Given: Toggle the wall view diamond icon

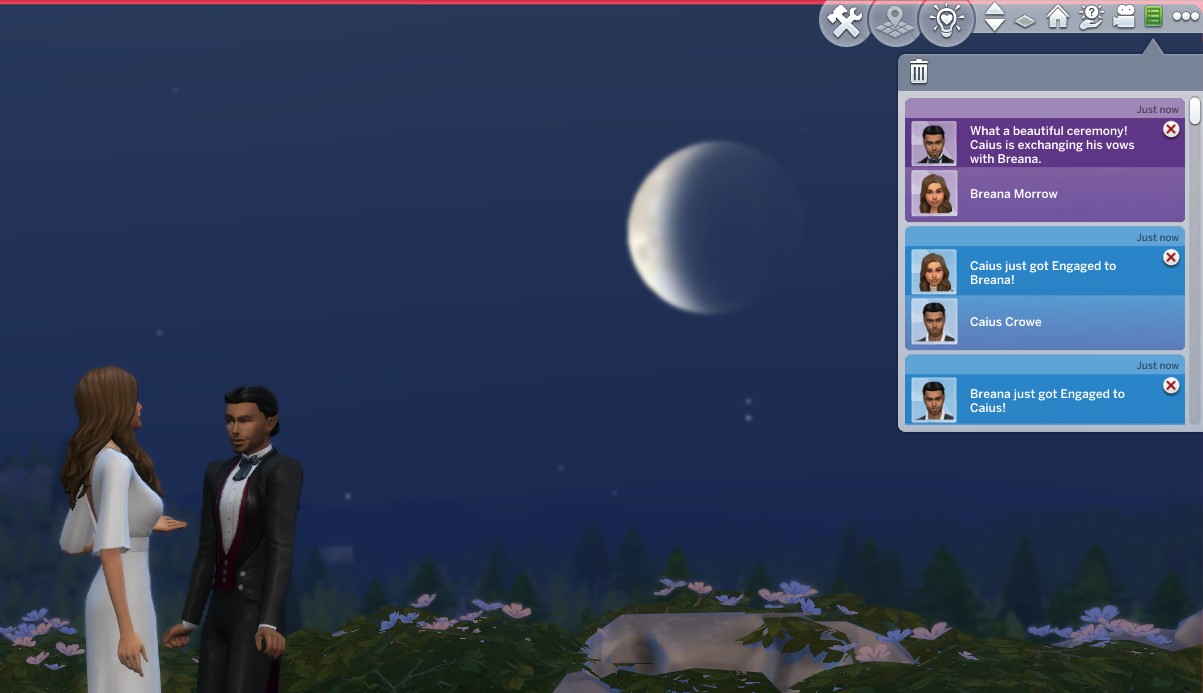Looking at the screenshot, I should coord(1025,19).
